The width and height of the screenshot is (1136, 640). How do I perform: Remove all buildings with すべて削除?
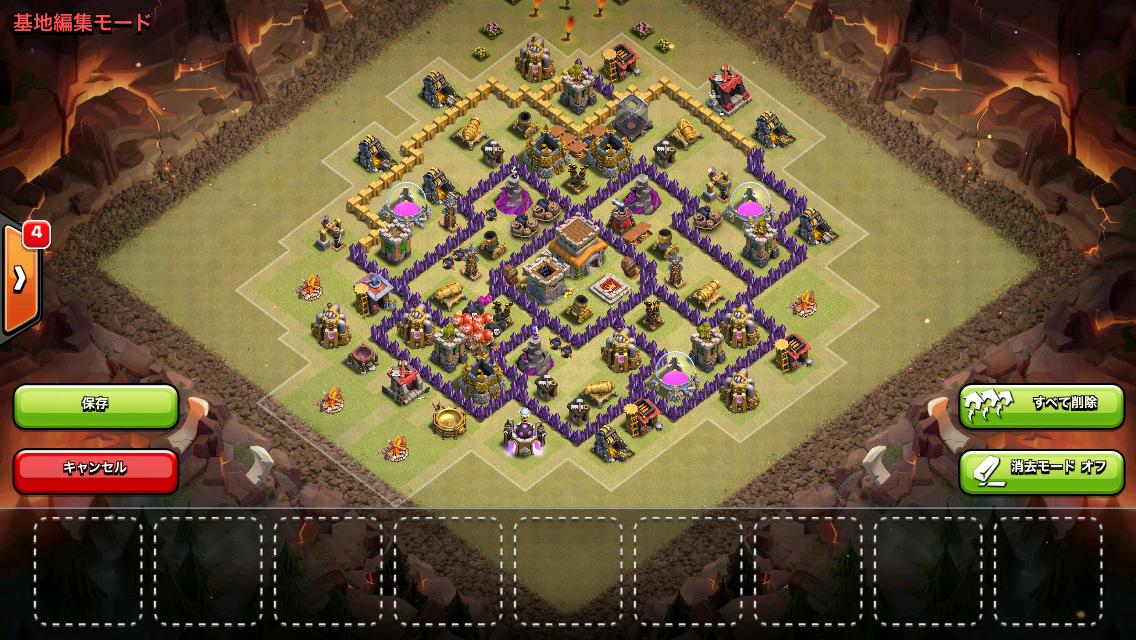tap(1041, 405)
